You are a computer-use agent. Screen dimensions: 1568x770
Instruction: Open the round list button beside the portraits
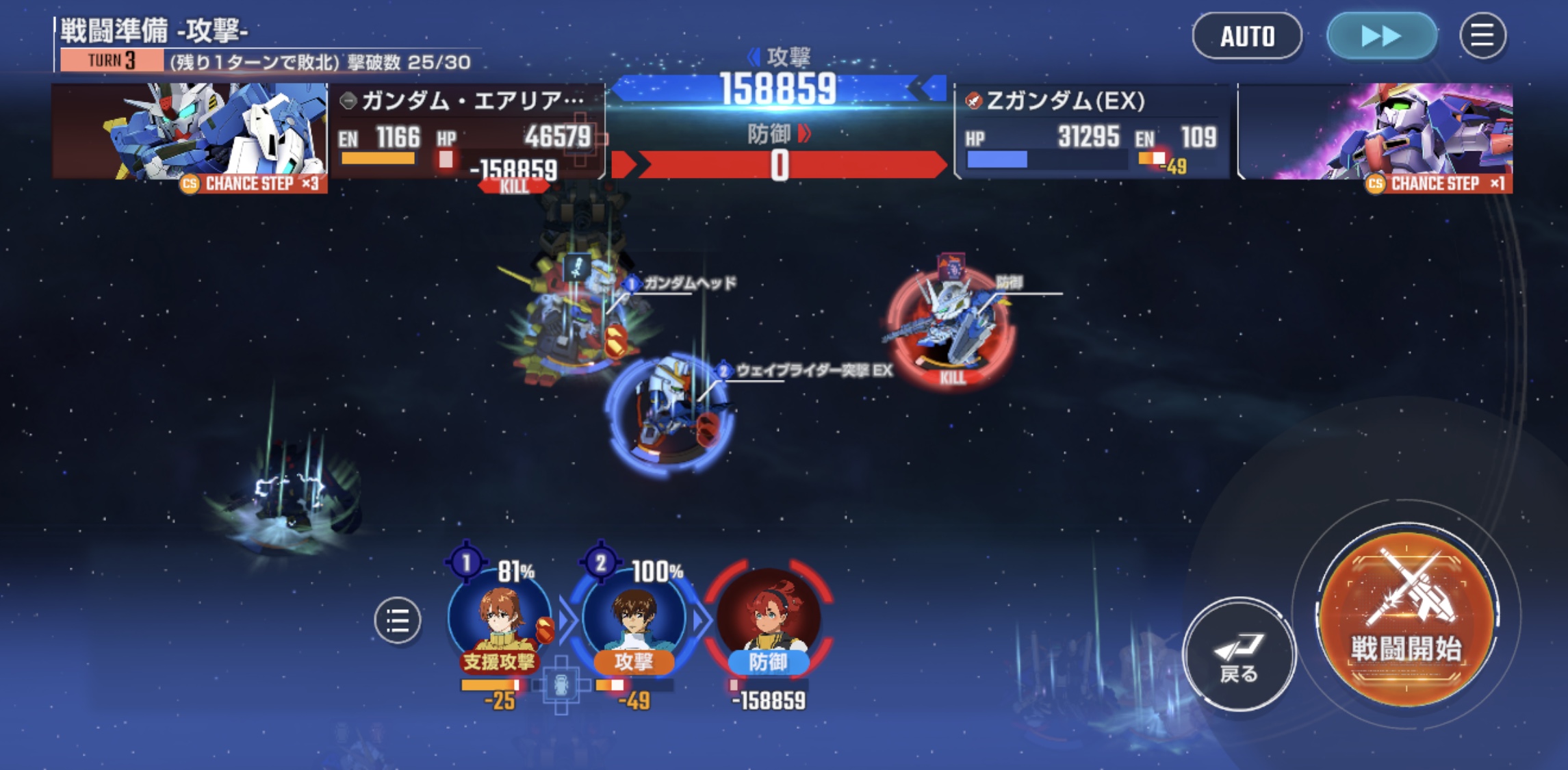(x=398, y=621)
